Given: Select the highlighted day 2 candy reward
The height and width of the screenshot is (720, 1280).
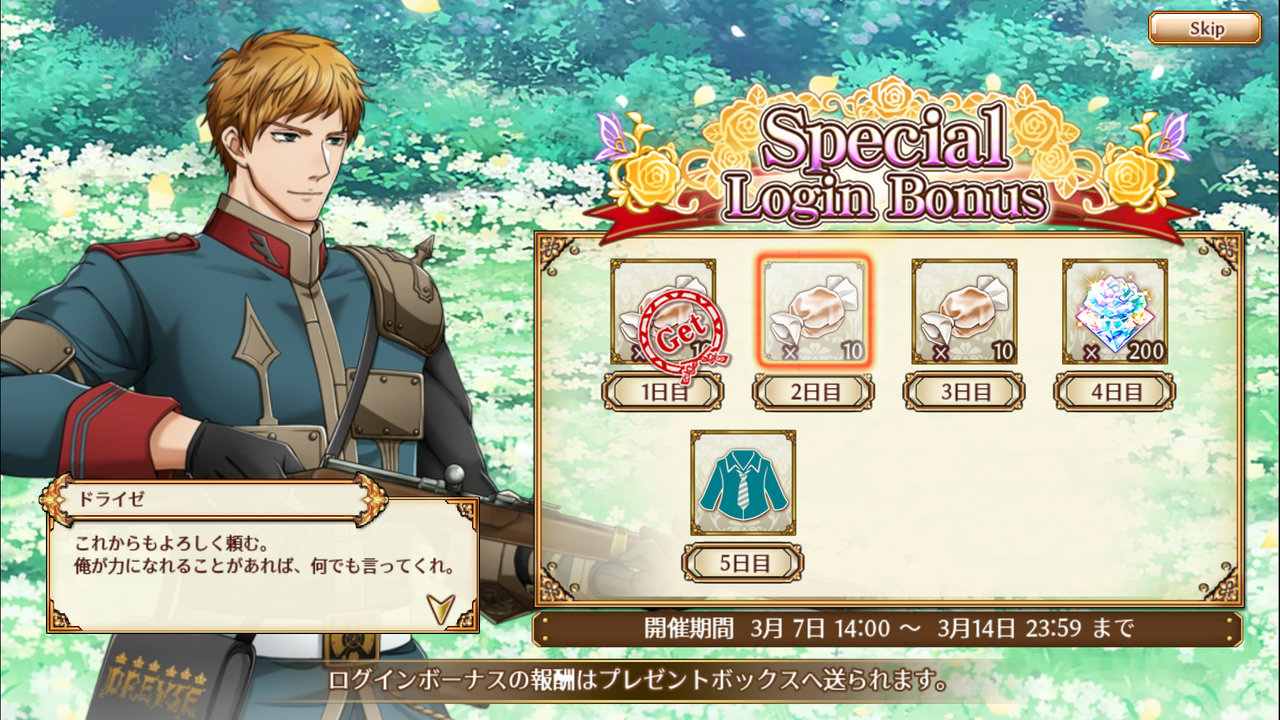Looking at the screenshot, I should pos(813,312).
